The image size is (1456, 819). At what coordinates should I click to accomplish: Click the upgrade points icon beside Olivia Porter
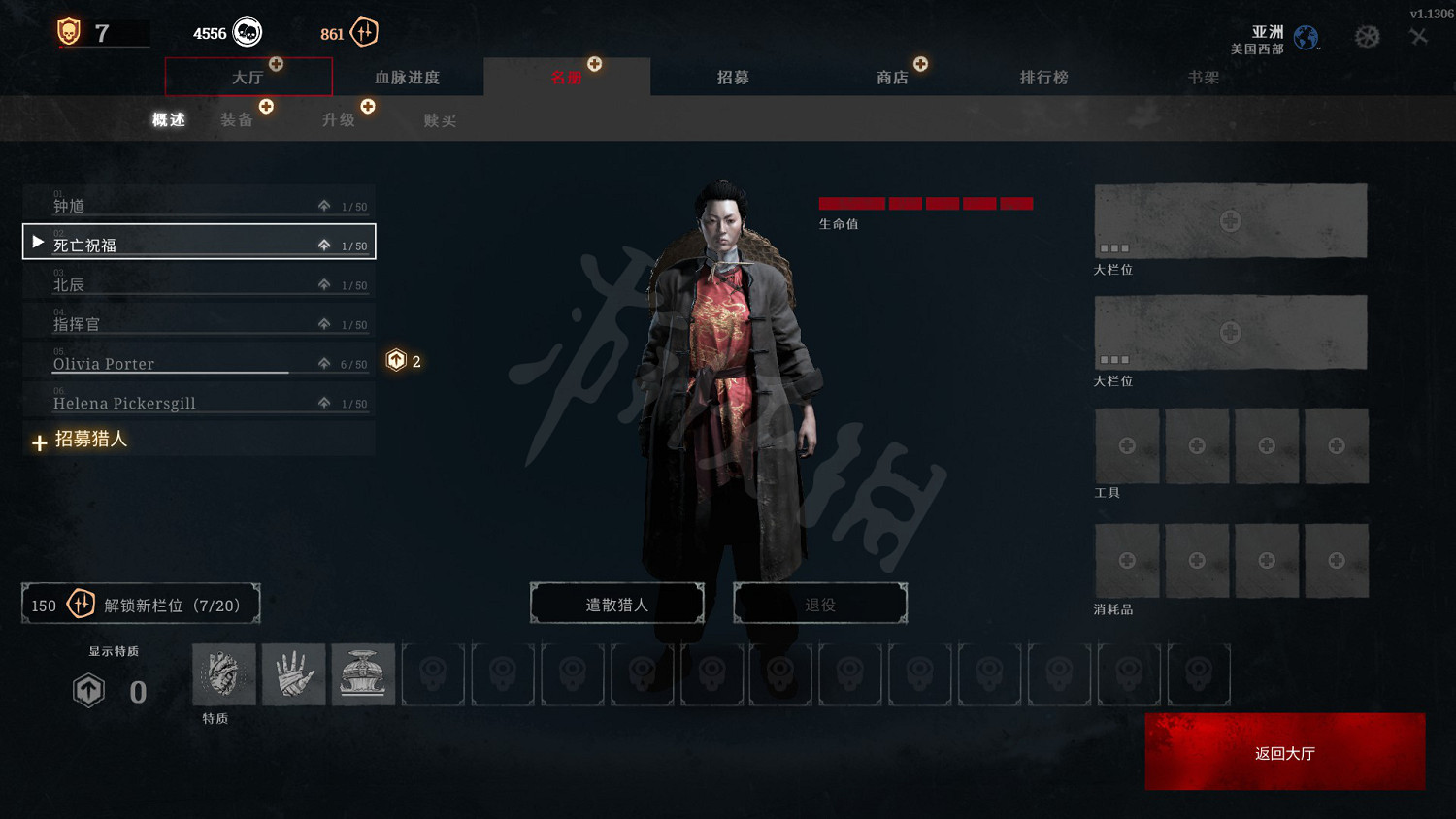(396, 360)
